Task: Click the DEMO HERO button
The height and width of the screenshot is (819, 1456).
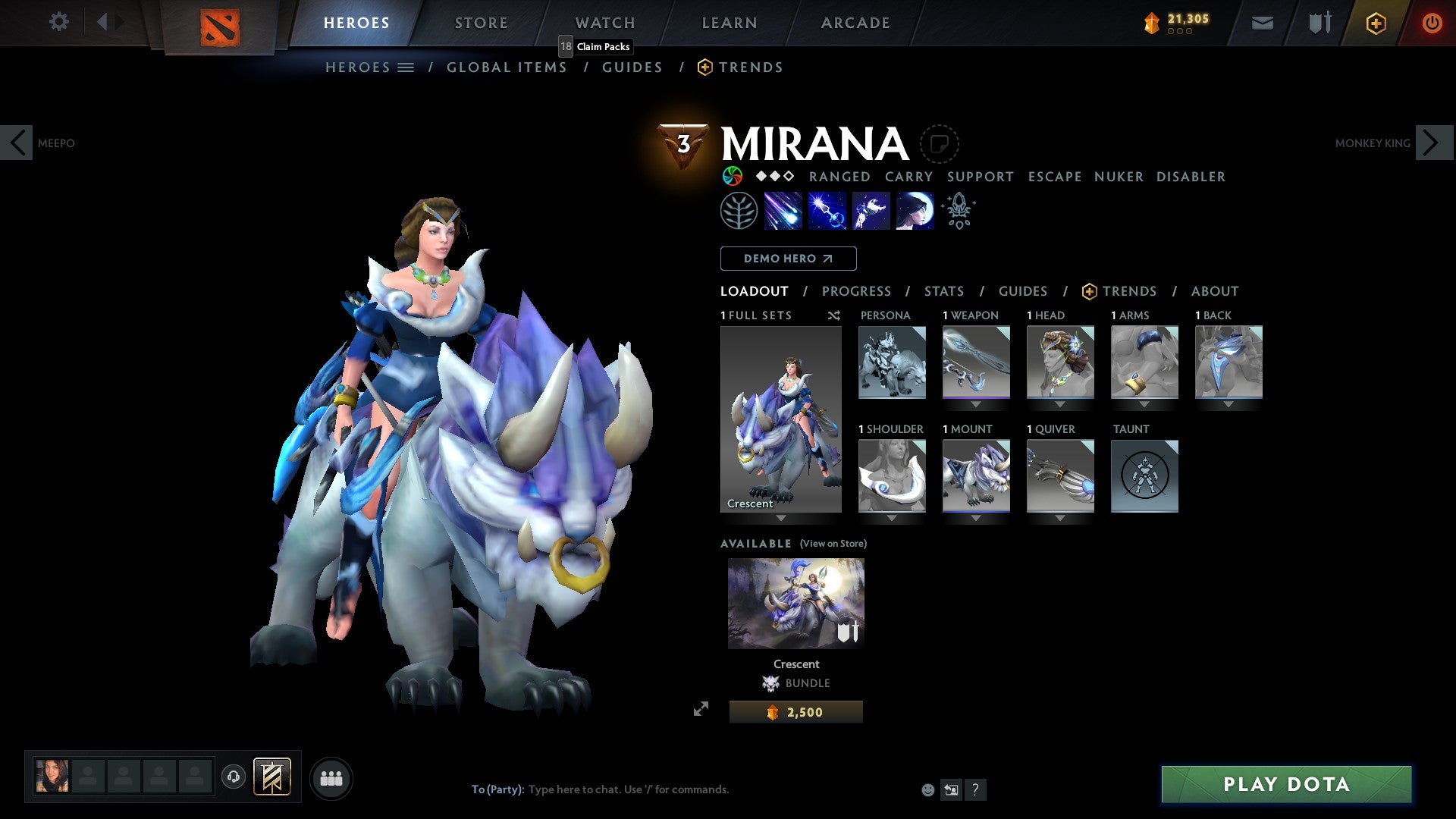Action: pyautogui.click(x=788, y=258)
